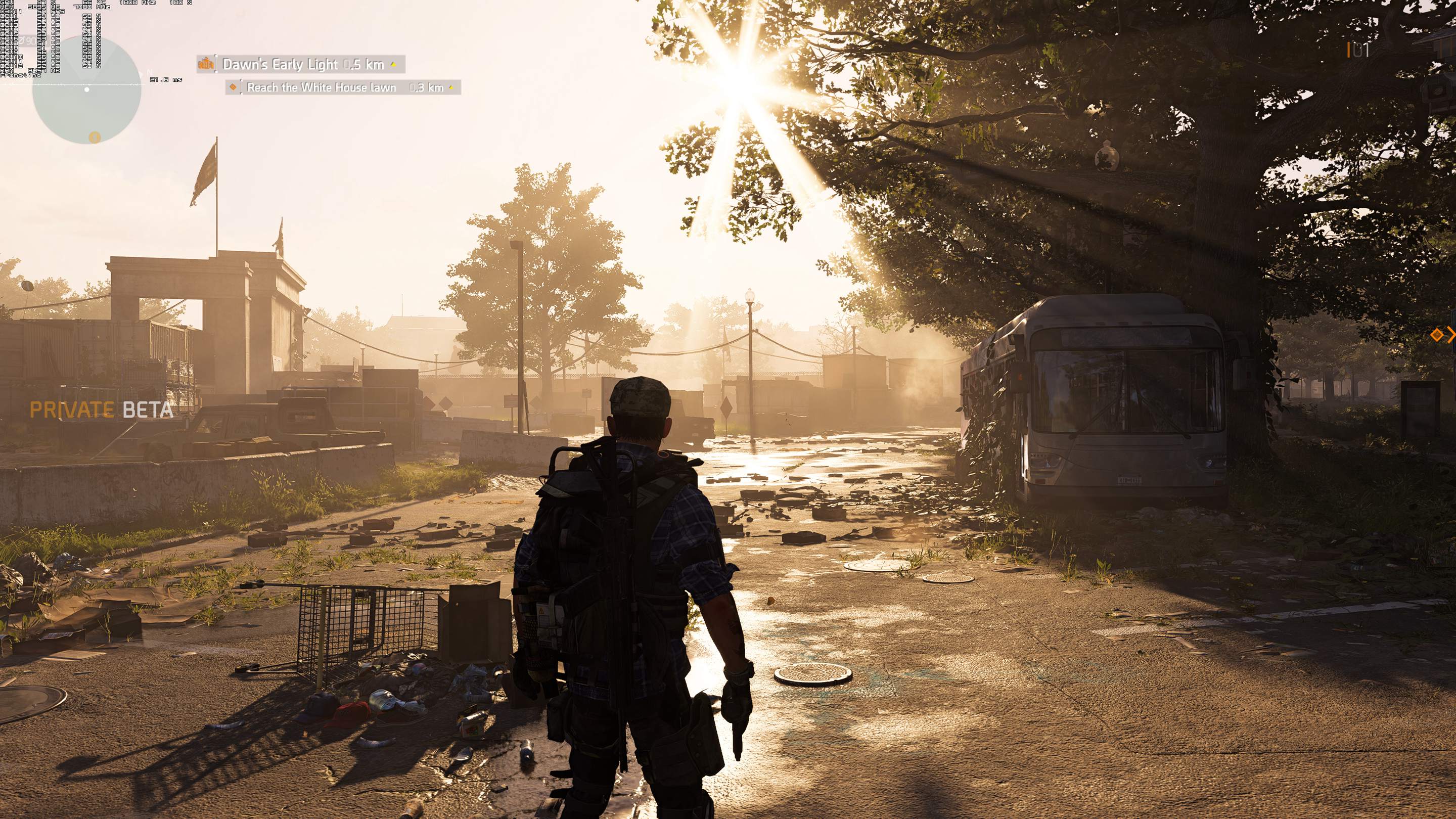Click the circular minimap
The image size is (1456, 819).
coord(86,90)
